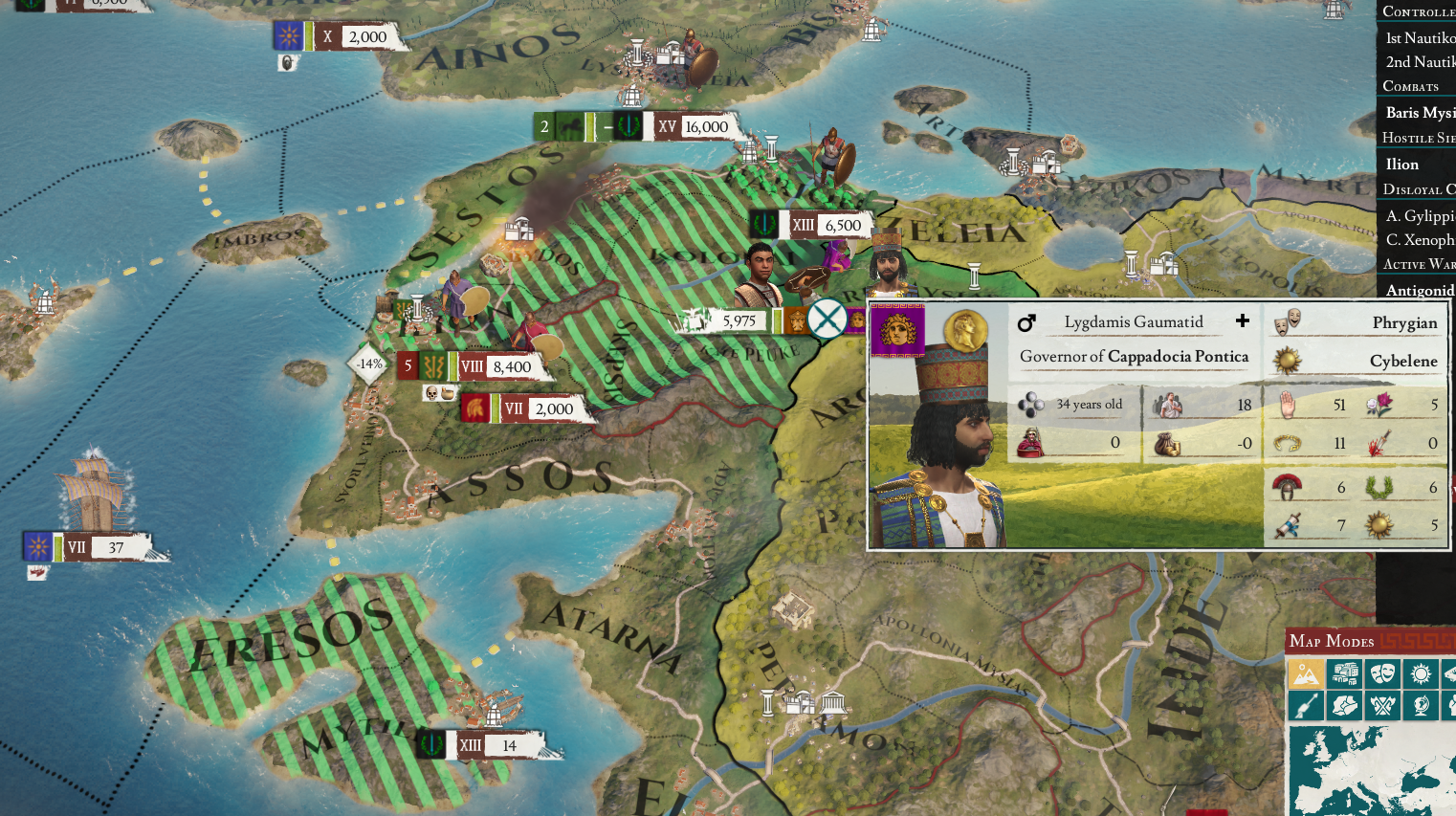1456x816 pixels.
Task: Collapse the Disloyal Characters section
Action: (x=1415, y=188)
